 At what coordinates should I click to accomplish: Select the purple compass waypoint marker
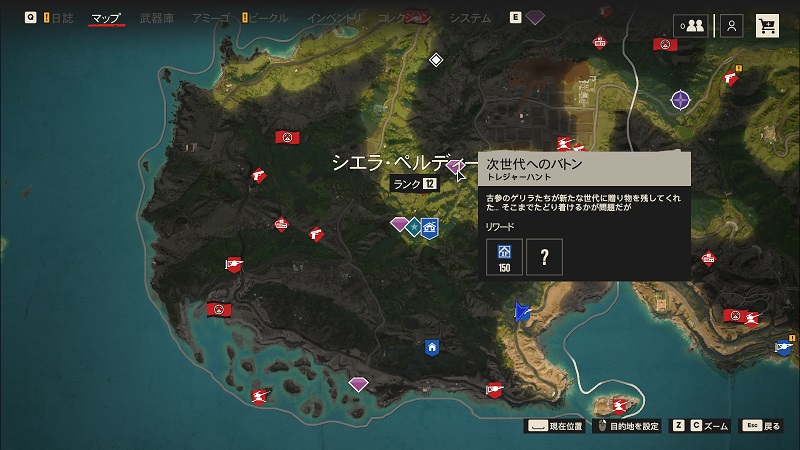[x=681, y=99]
